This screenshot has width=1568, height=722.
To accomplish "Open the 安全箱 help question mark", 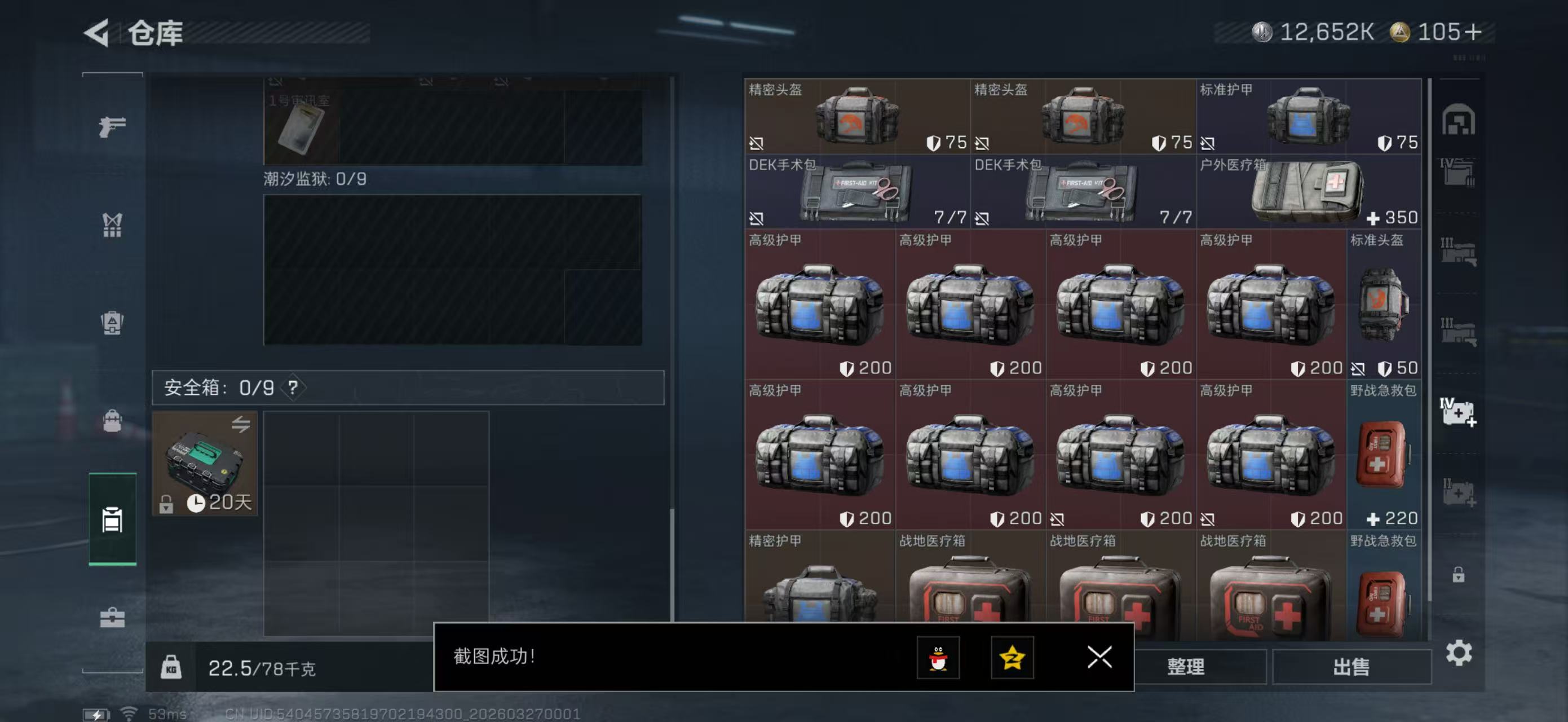I will [x=293, y=388].
